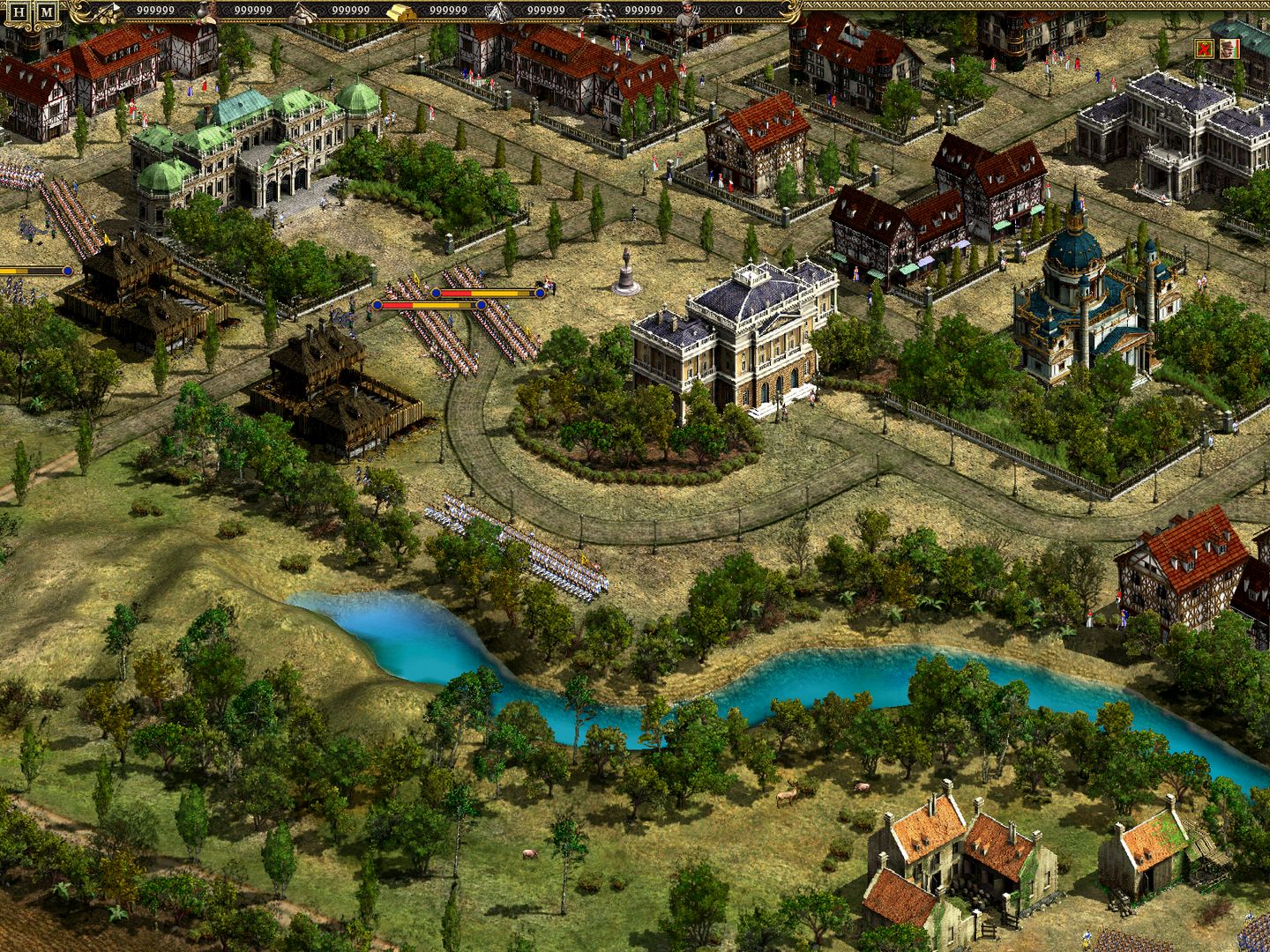Viewport: 1270px width, 952px height.
Task: Click the gold bars resource icon
Action: (x=402, y=11)
